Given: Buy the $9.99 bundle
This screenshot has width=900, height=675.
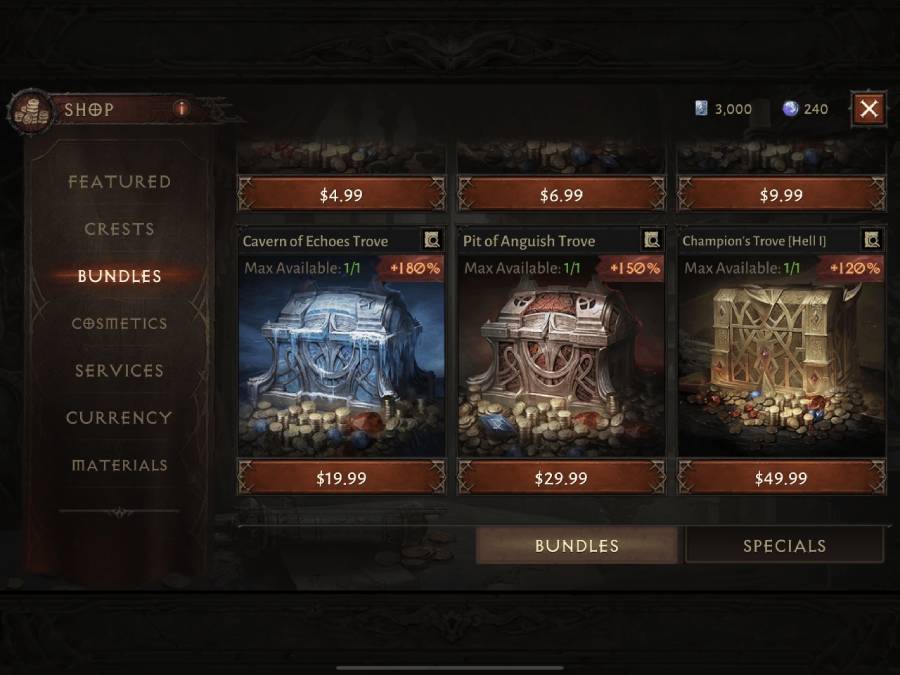Looking at the screenshot, I should point(781,195).
